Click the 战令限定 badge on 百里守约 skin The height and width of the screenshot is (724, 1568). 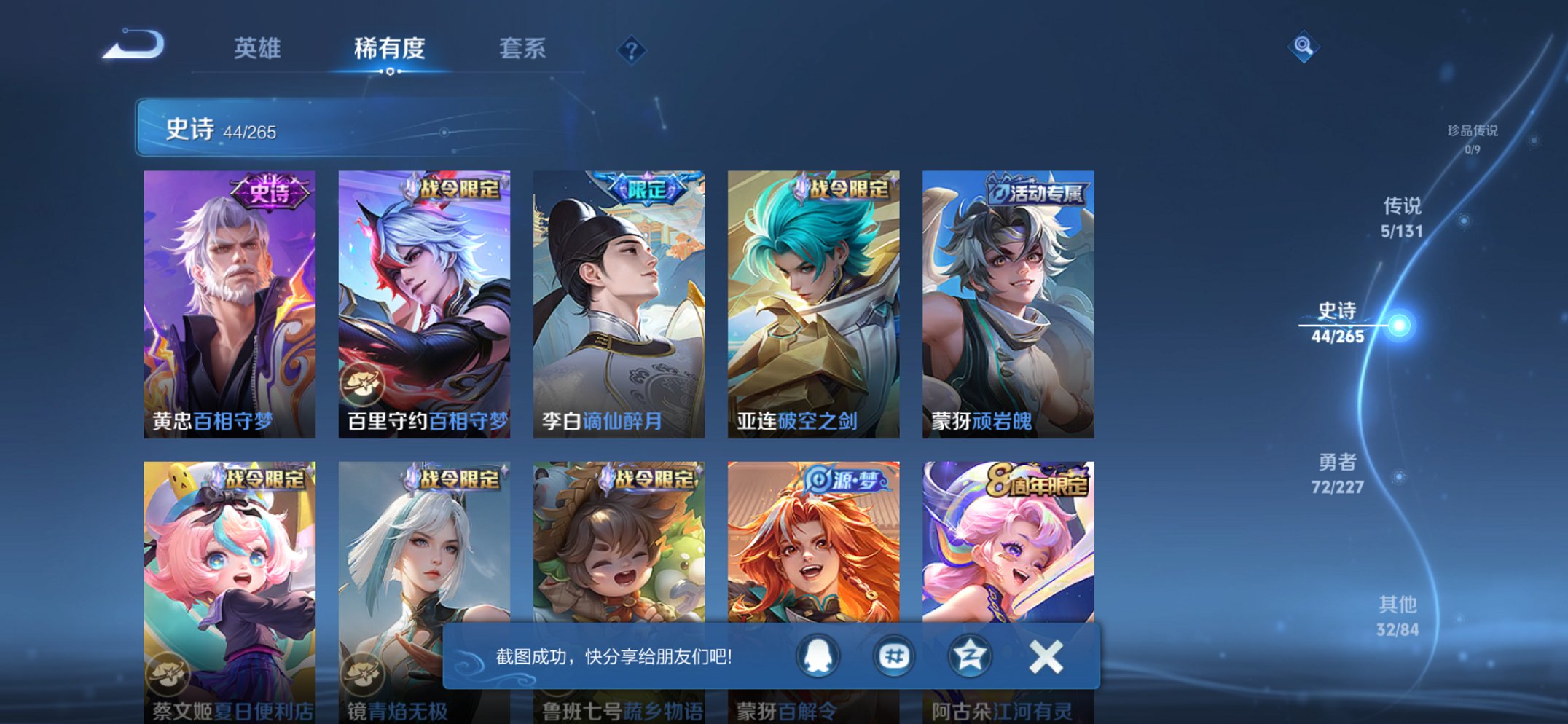tap(458, 187)
